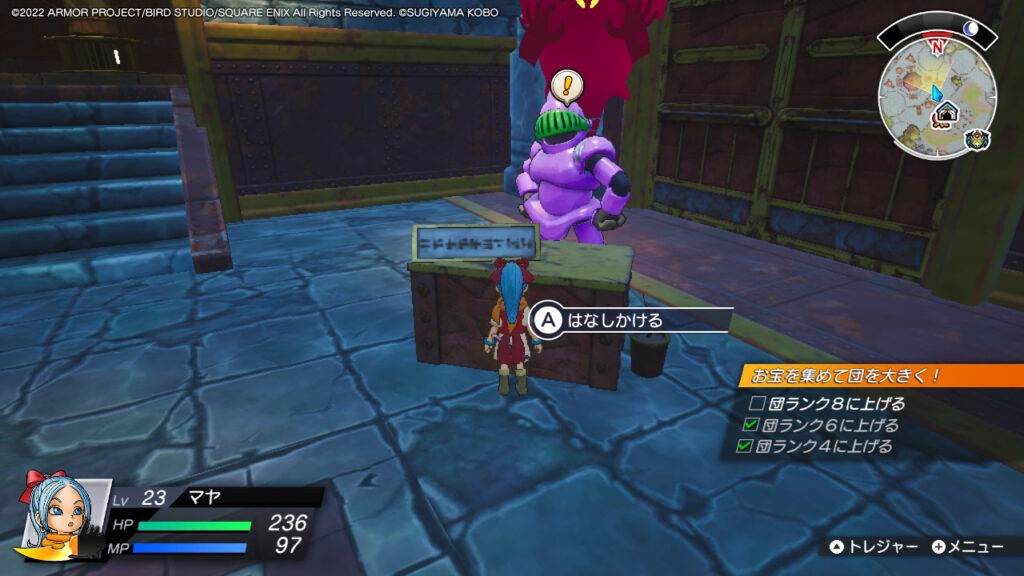Open the メニュー menu option

967,547
